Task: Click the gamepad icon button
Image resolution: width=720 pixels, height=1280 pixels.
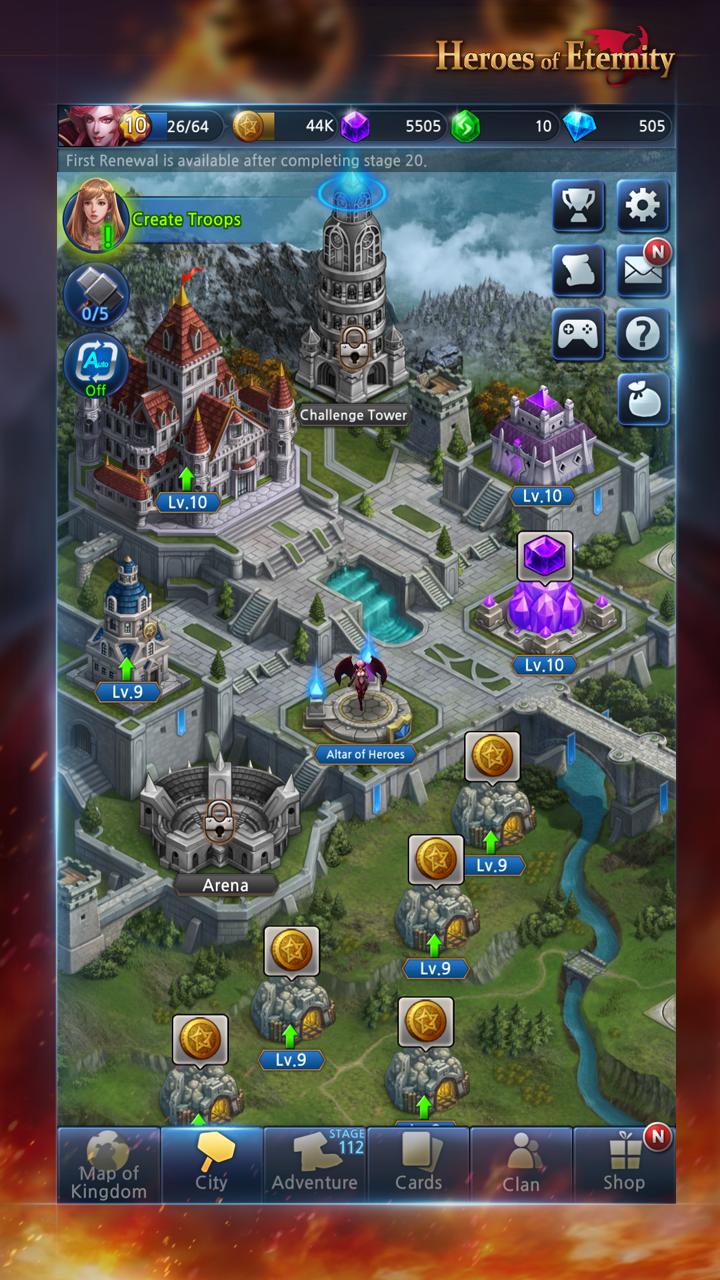Action: (578, 334)
